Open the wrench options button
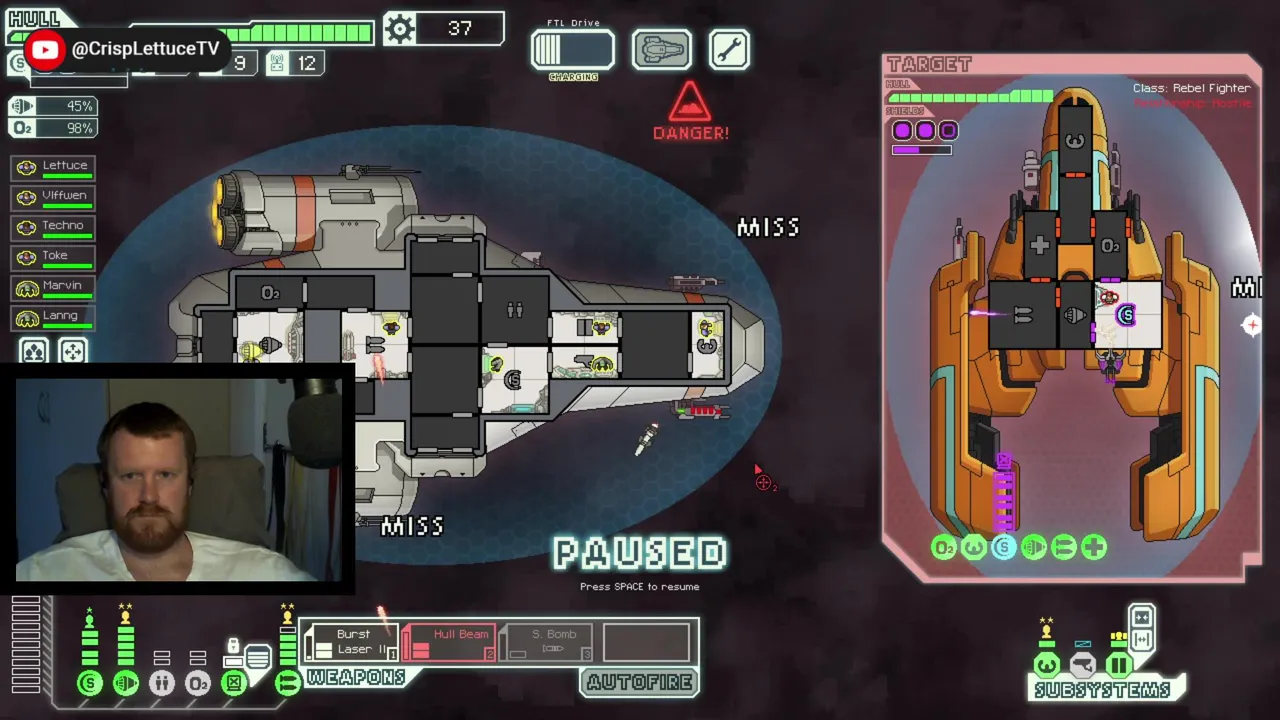Image resolution: width=1280 pixels, height=720 pixels. coord(729,50)
